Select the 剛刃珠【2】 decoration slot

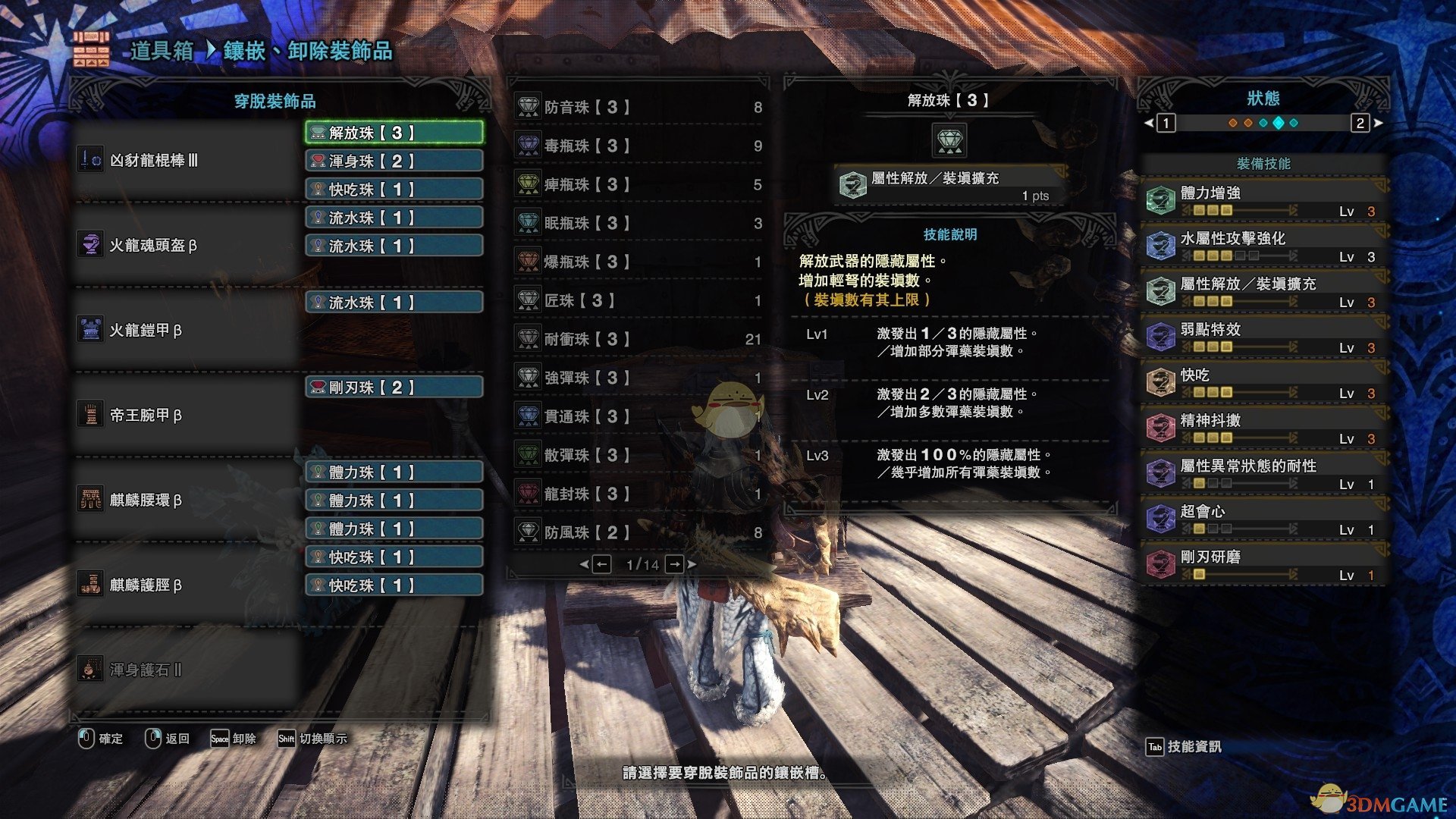pyautogui.click(x=394, y=388)
